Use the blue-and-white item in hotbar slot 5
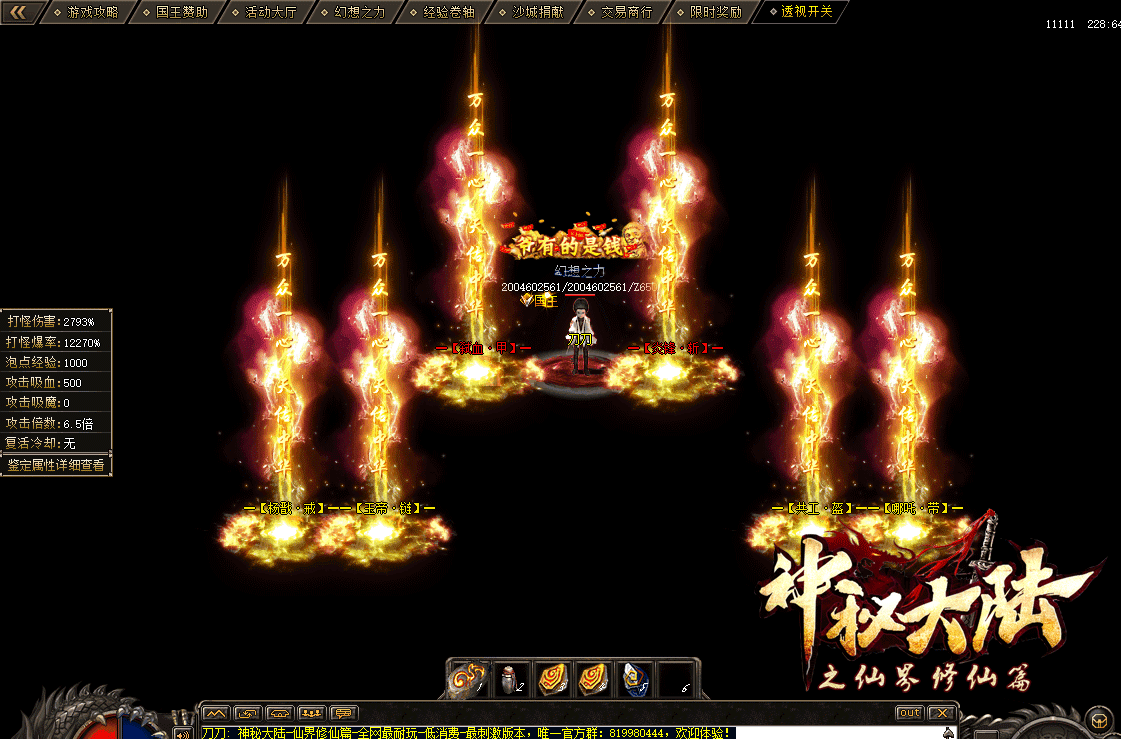 pos(637,678)
